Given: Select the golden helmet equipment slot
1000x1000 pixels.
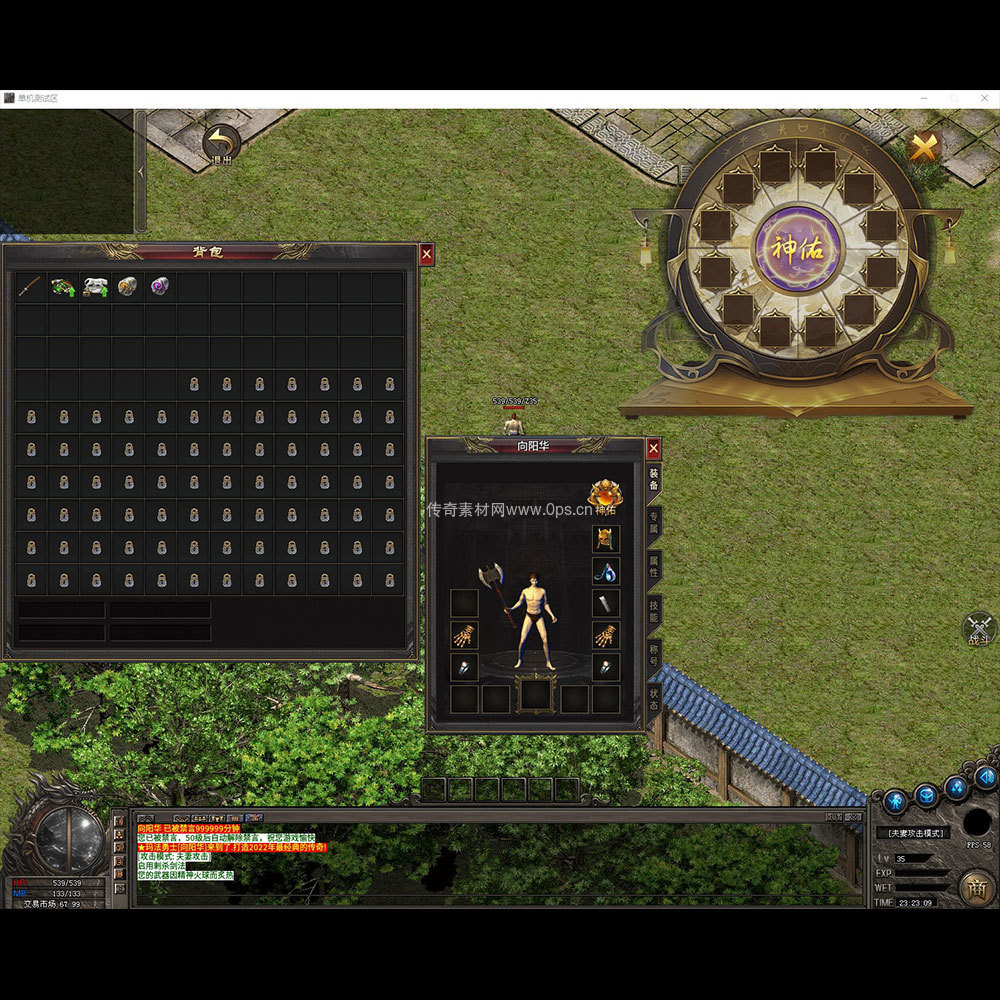Looking at the screenshot, I should (606, 540).
